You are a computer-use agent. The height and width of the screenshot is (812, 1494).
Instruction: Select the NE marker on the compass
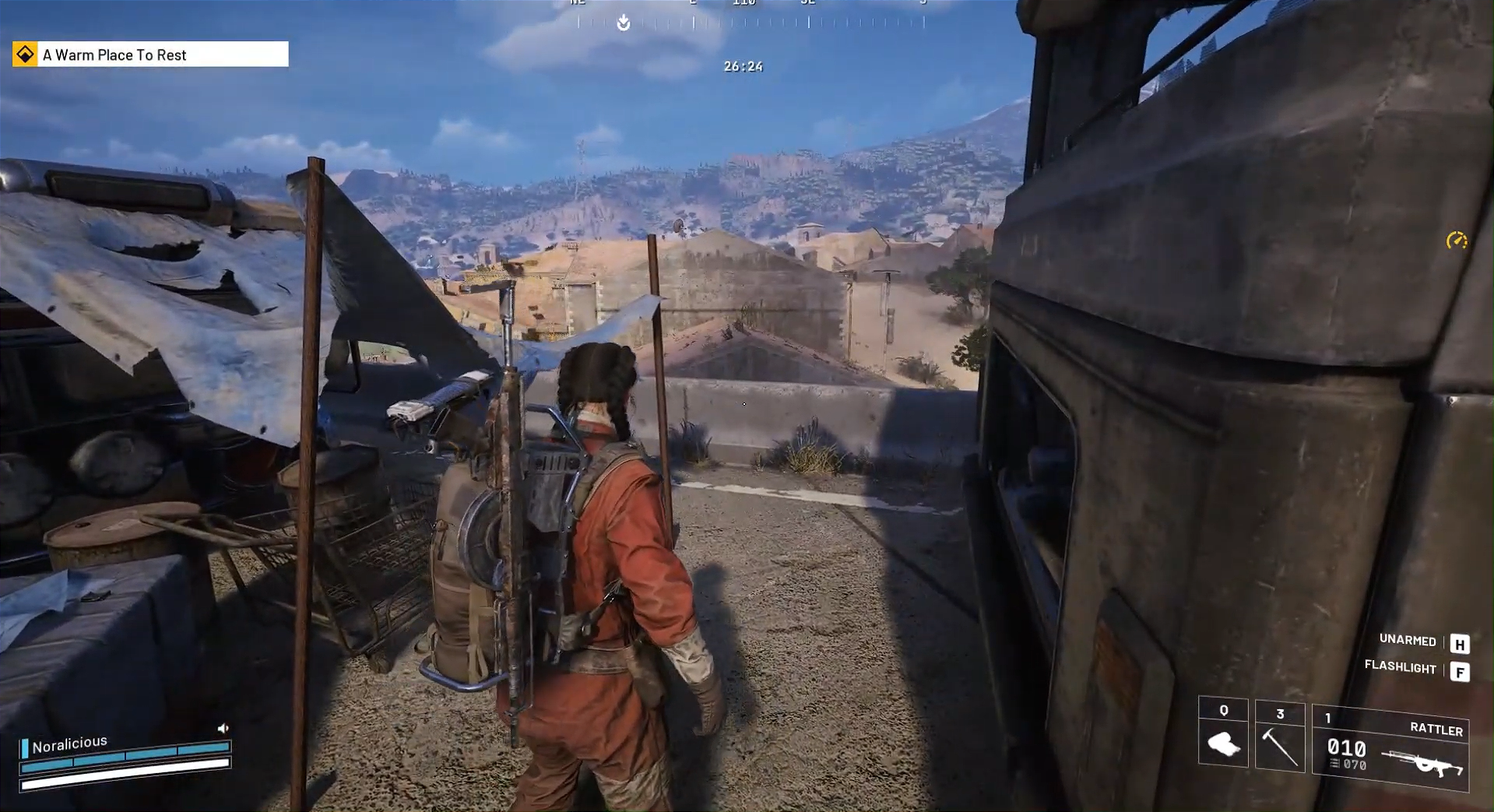pos(578,3)
